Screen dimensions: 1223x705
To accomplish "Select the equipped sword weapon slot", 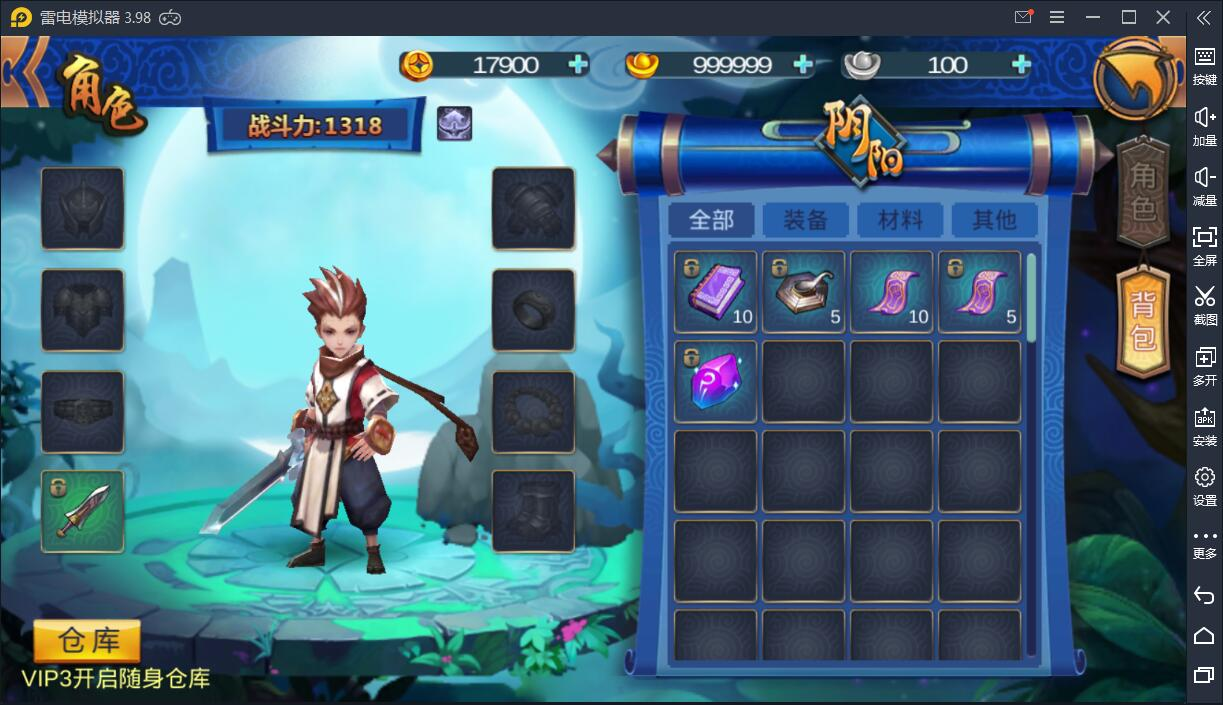I will click(x=83, y=511).
